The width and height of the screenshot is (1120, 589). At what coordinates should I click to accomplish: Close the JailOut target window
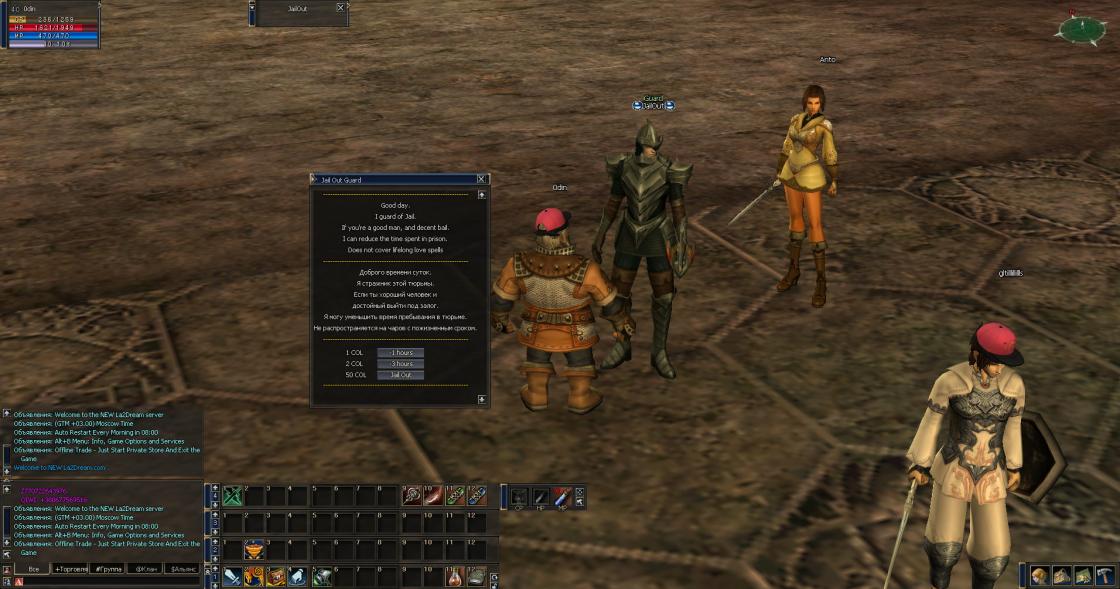[340, 7]
